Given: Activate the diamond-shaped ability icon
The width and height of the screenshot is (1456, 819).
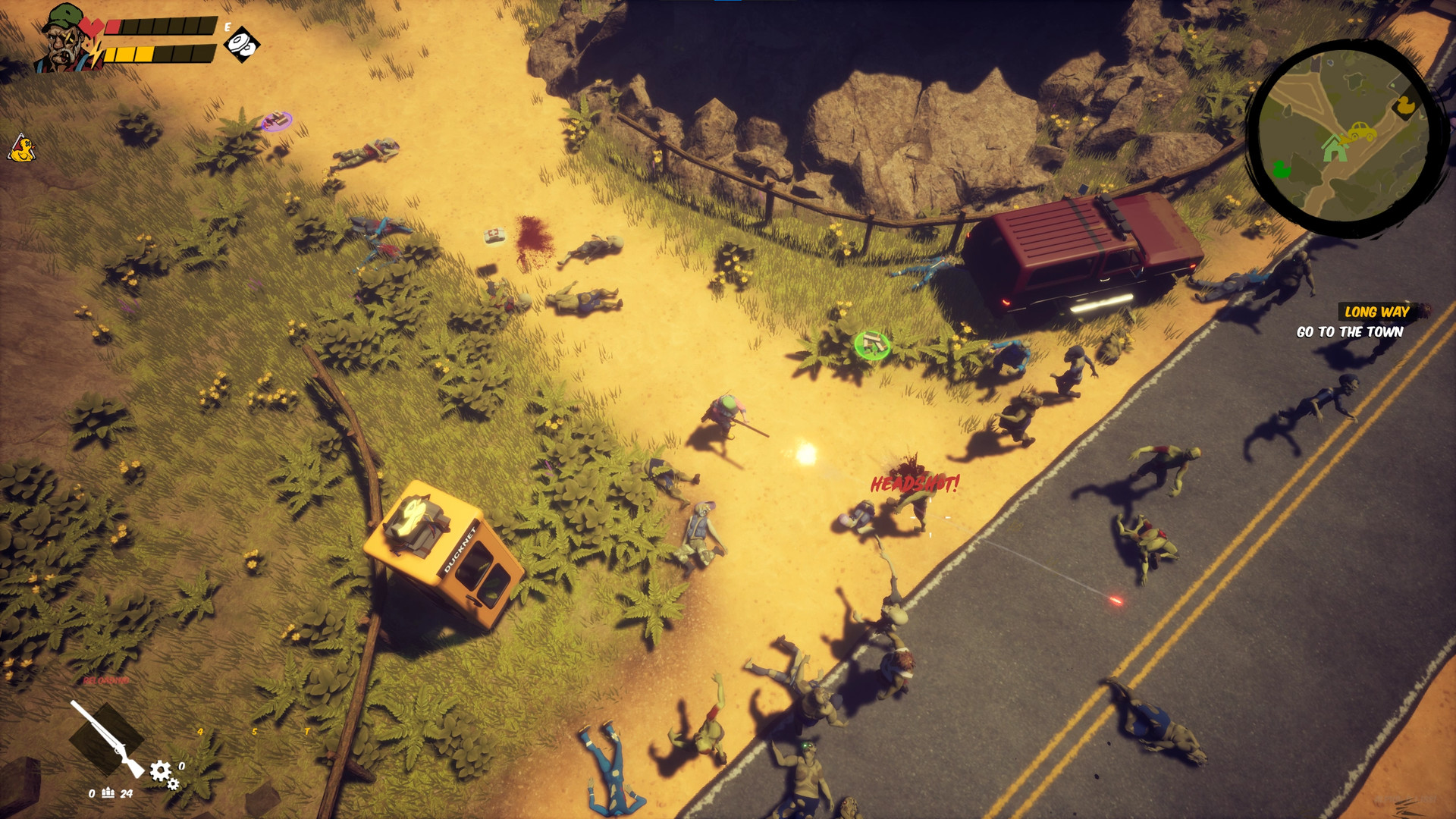Looking at the screenshot, I should [242, 44].
